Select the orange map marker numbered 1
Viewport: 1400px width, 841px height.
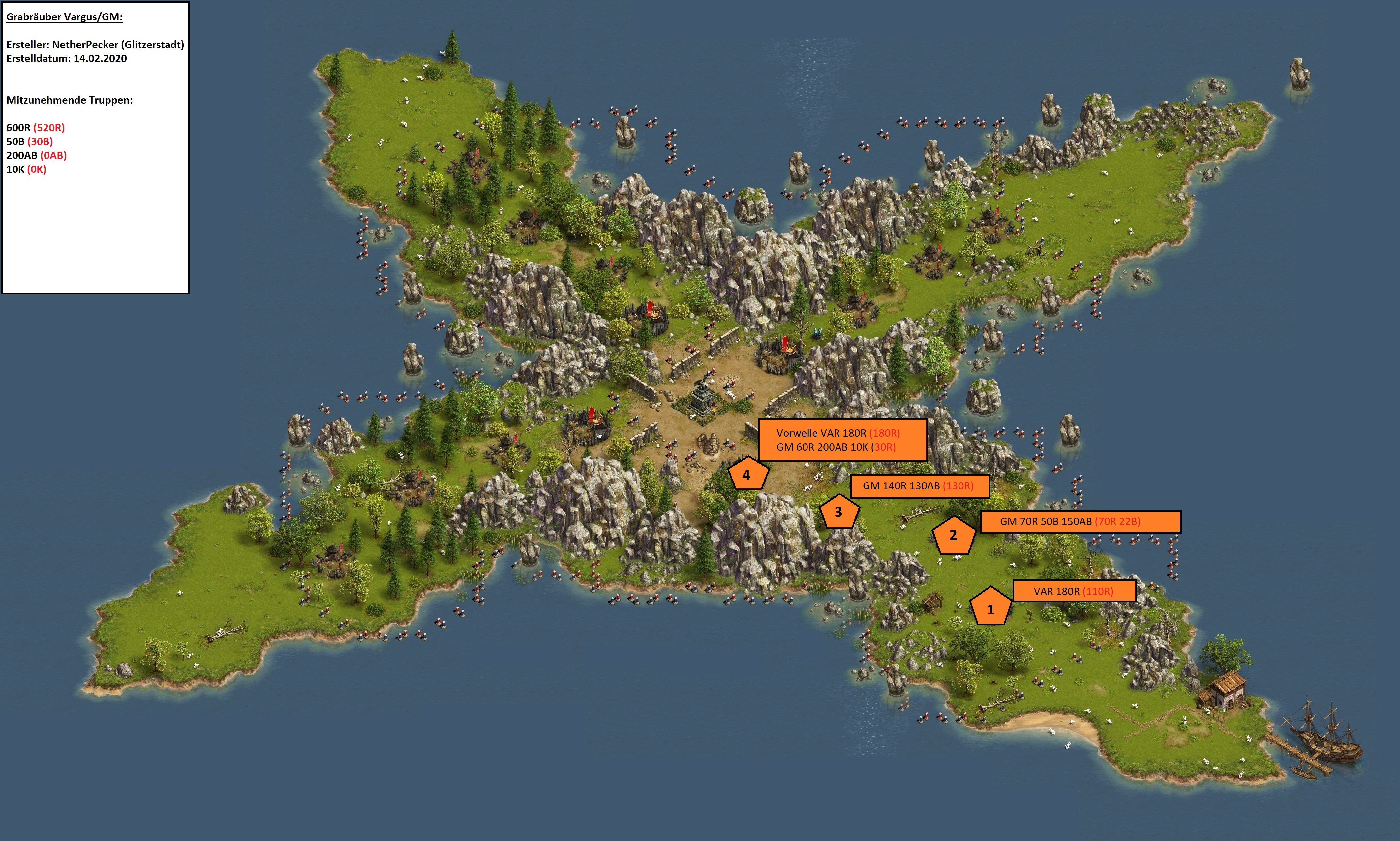990,607
